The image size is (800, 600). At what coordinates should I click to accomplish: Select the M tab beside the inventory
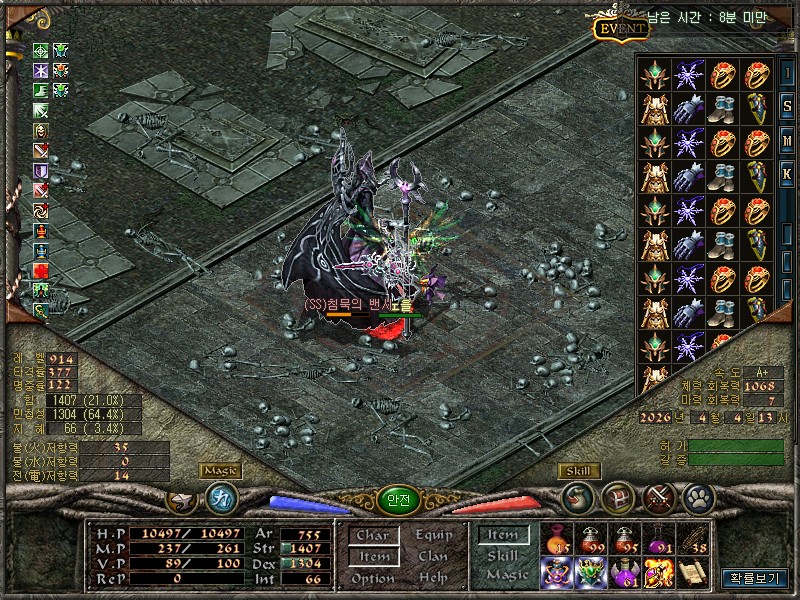click(787, 139)
